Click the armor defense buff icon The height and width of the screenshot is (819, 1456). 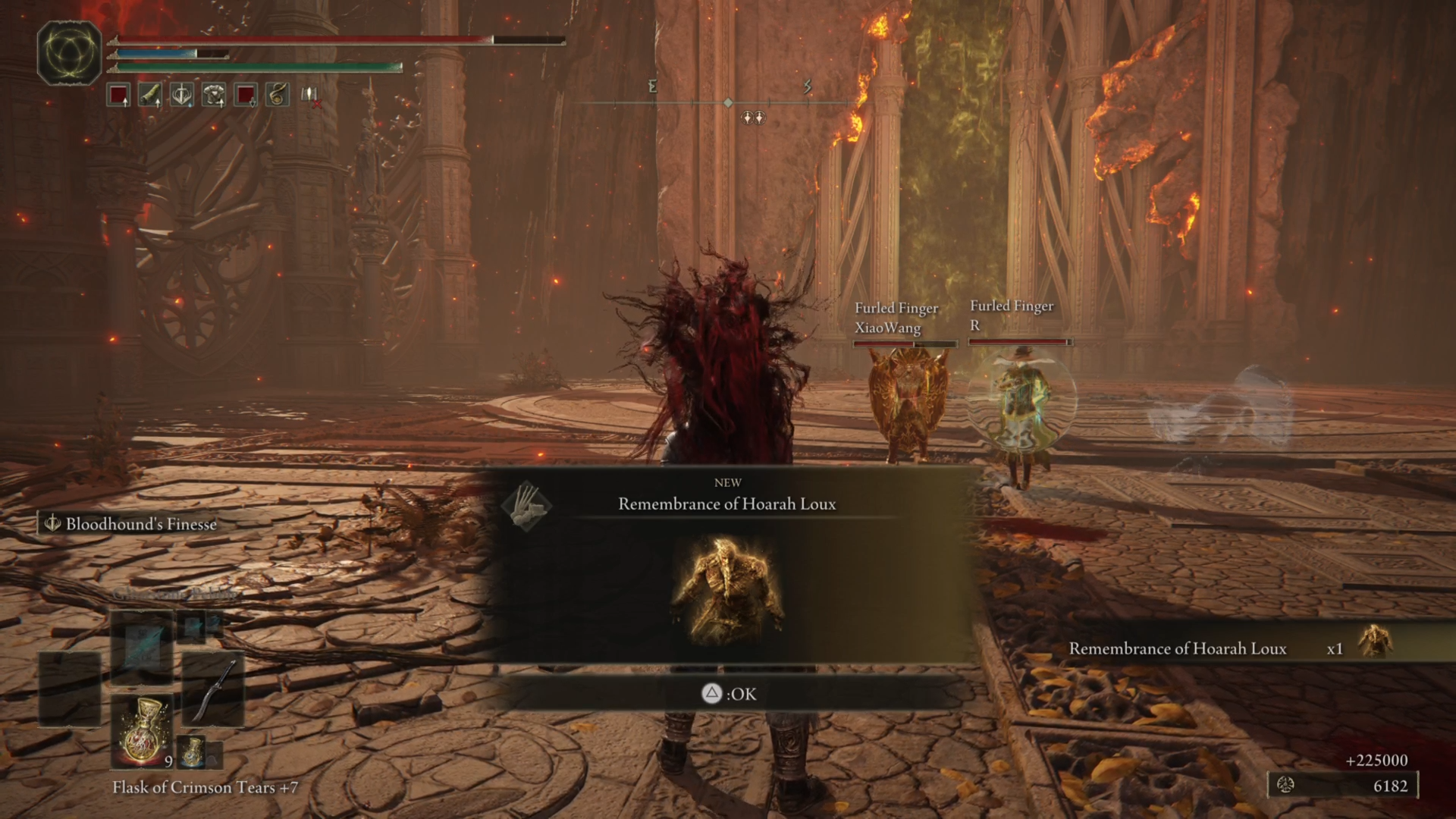tap(214, 95)
